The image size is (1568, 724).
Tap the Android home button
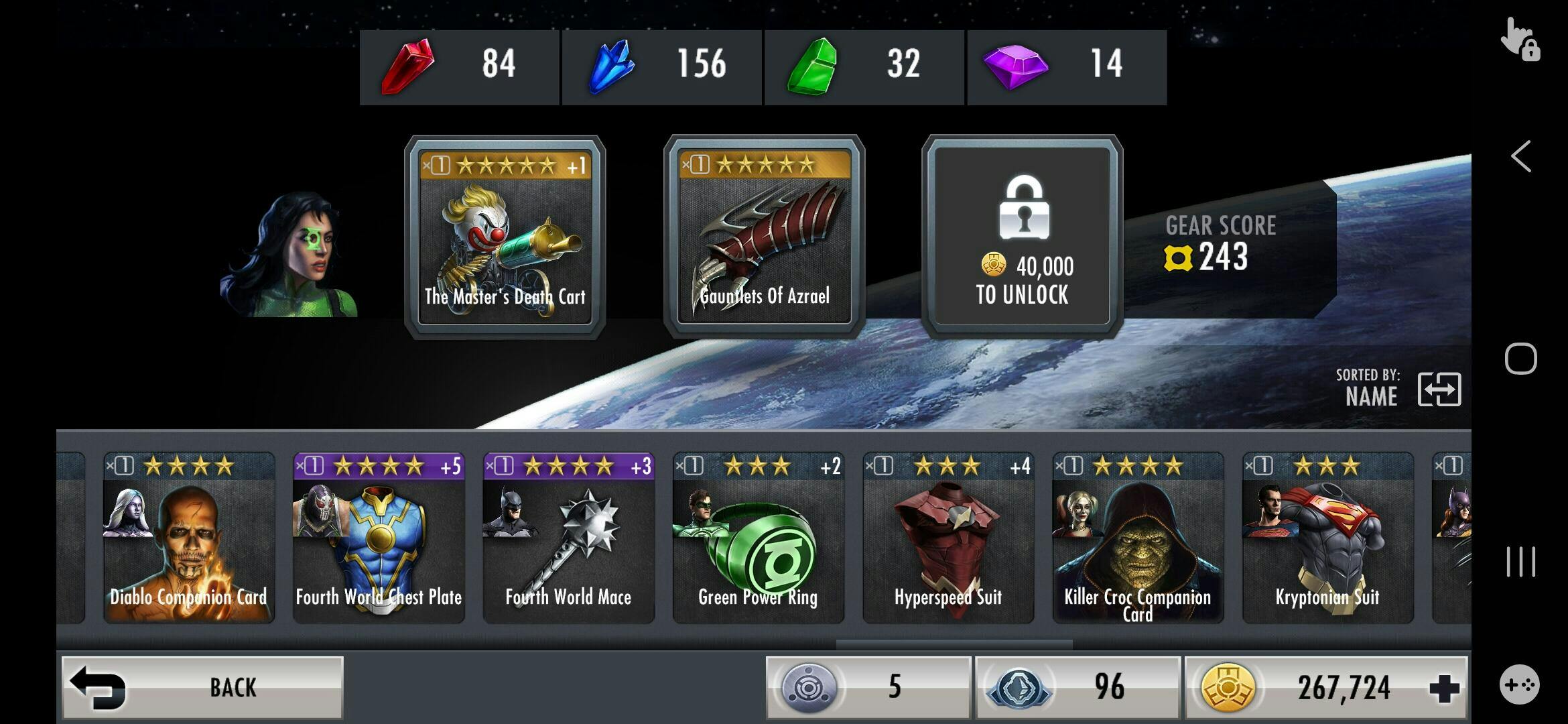[x=1520, y=359]
